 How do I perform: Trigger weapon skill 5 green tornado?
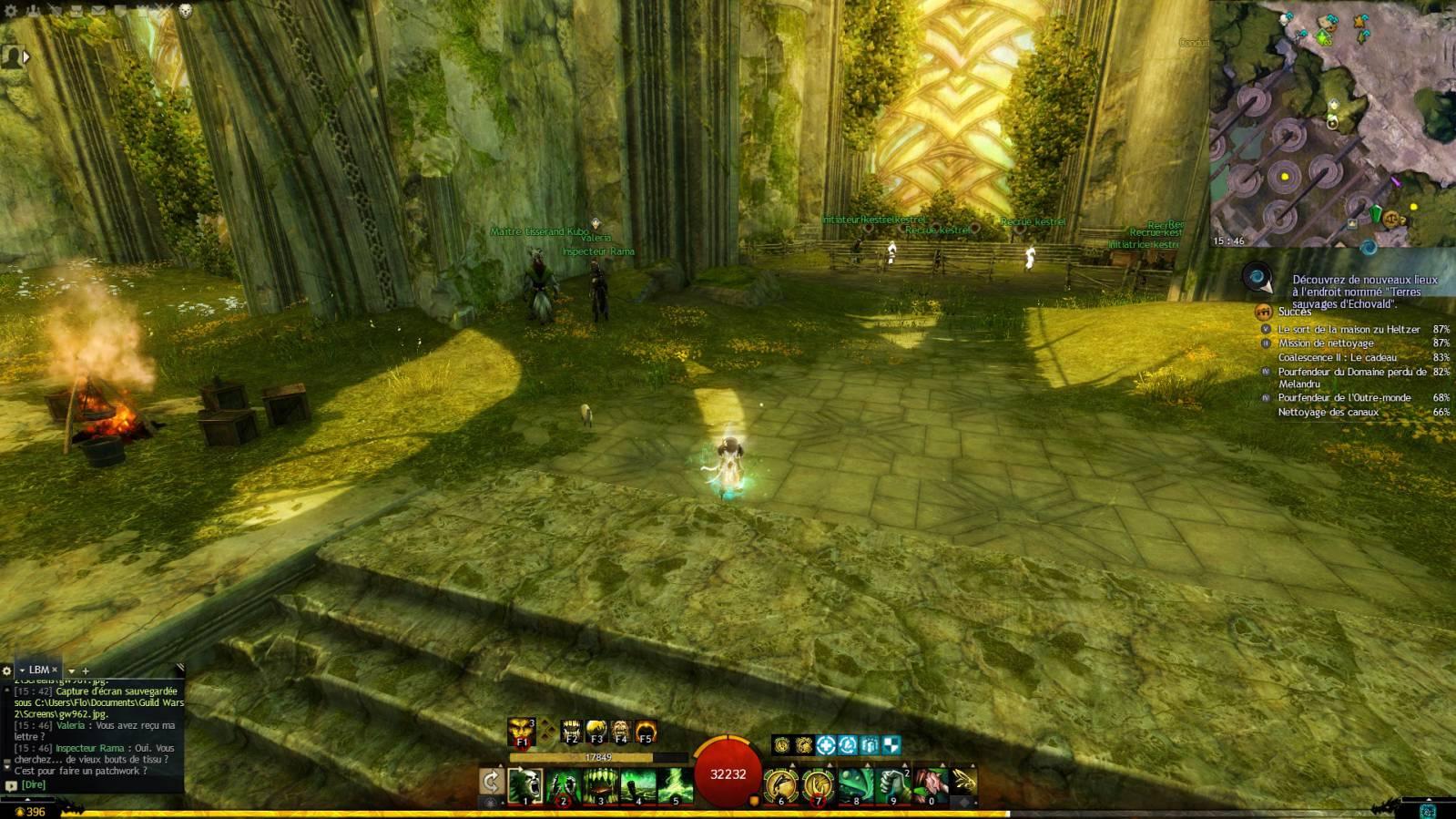pyautogui.click(x=676, y=784)
